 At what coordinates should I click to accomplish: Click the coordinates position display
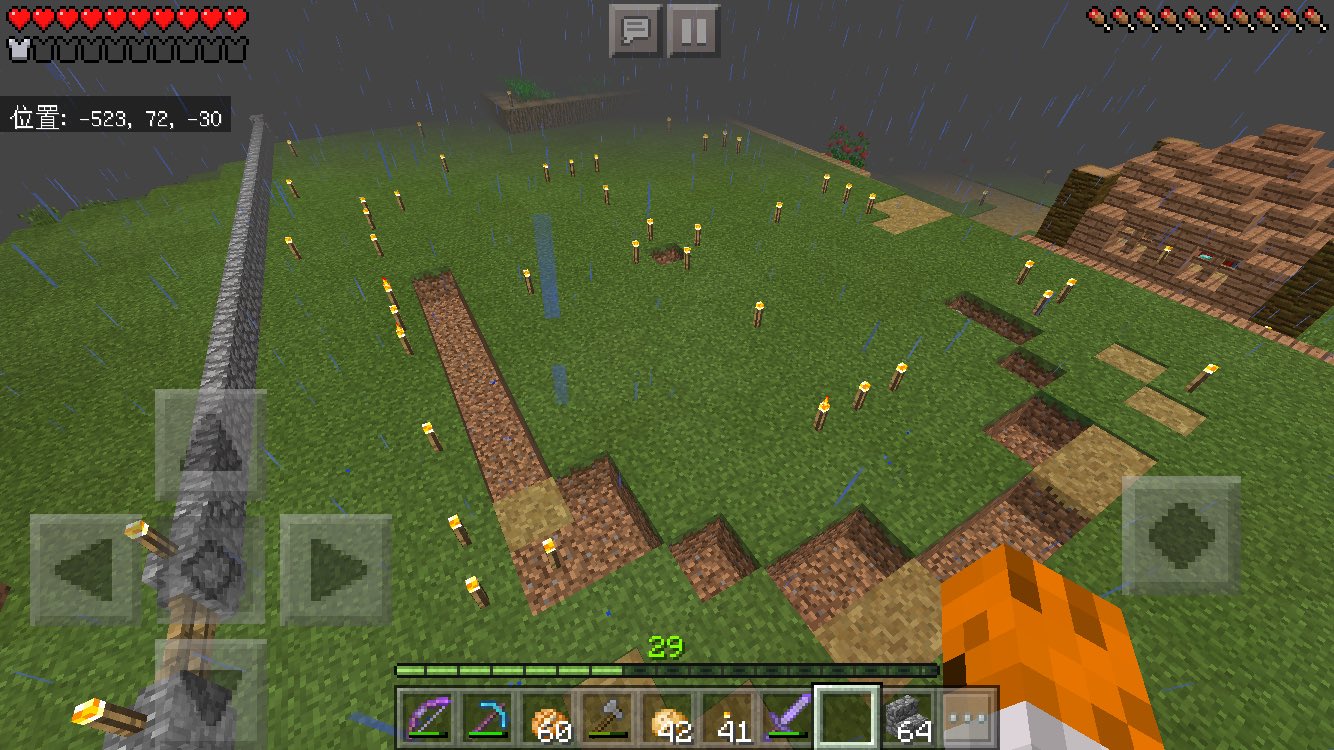pyautogui.click(x=113, y=116)
